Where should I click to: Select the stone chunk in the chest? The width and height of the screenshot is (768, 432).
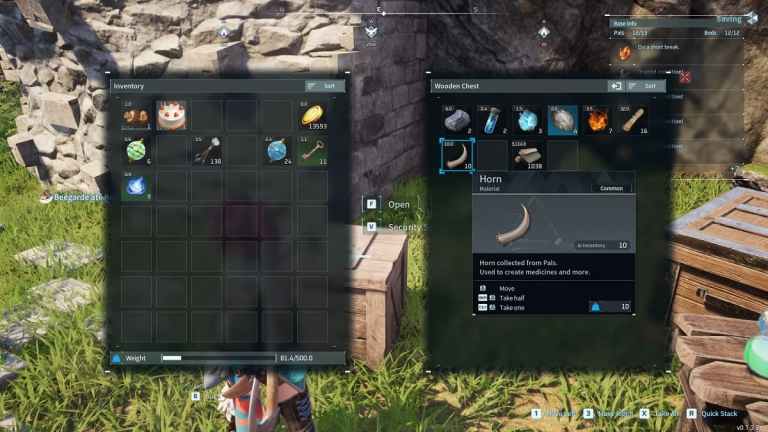tap(457, 120)
